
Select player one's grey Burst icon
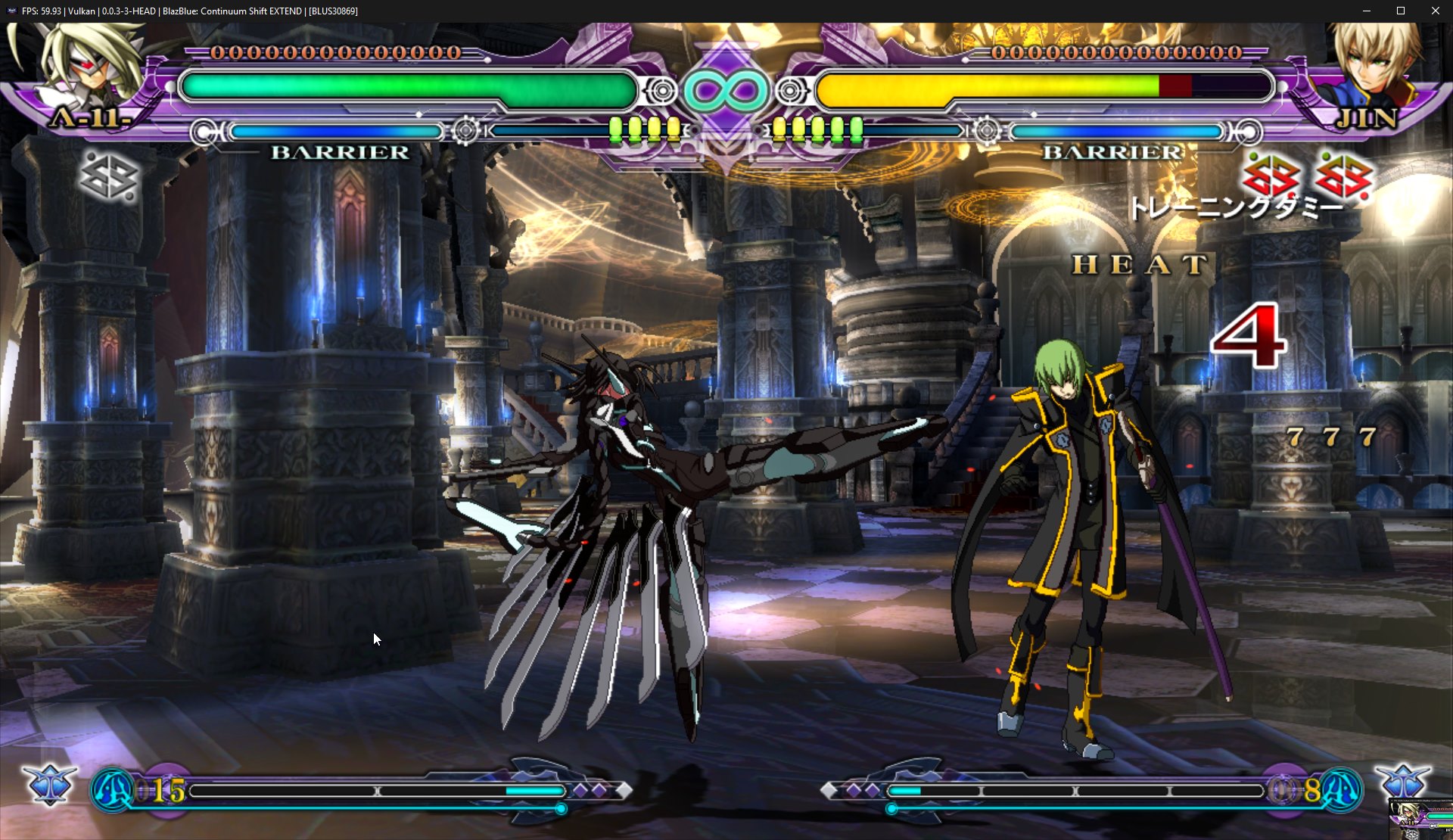coord(109,178)
